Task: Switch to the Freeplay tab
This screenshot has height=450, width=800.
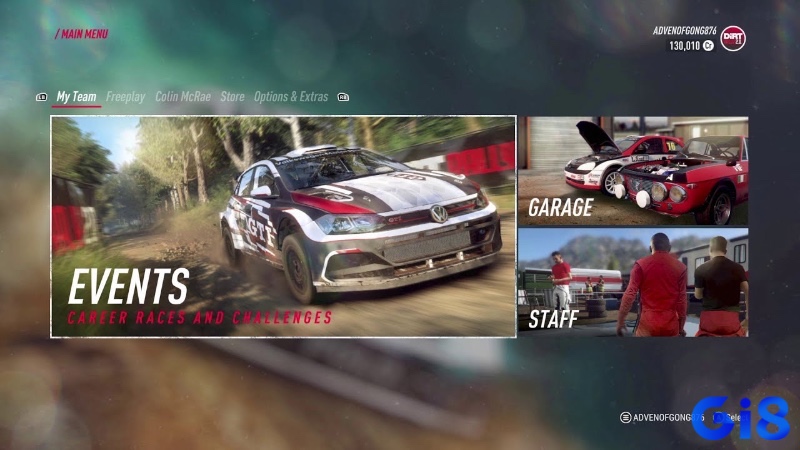Action: pos(126,97)
